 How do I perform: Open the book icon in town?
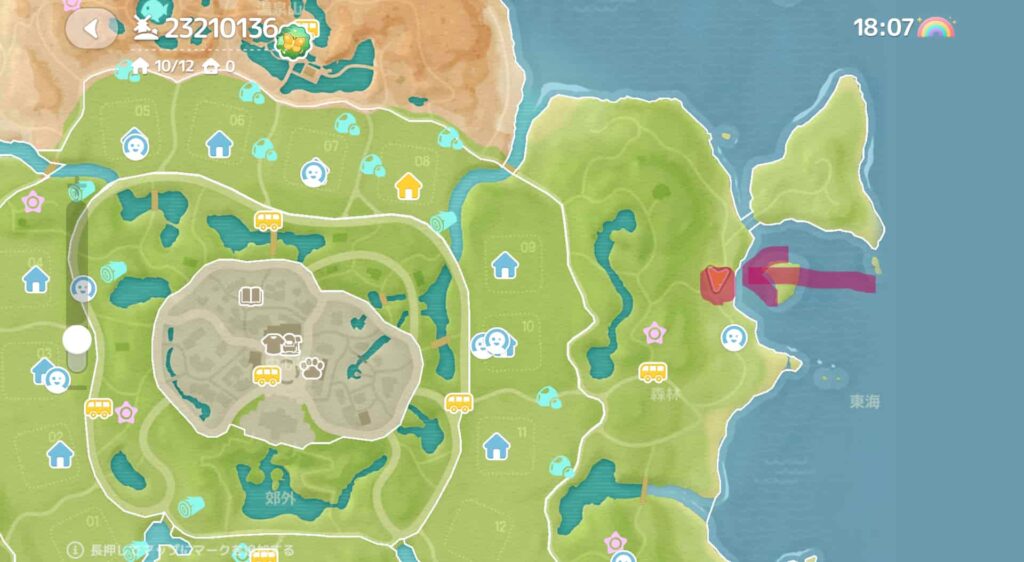(x=250, y=296)
